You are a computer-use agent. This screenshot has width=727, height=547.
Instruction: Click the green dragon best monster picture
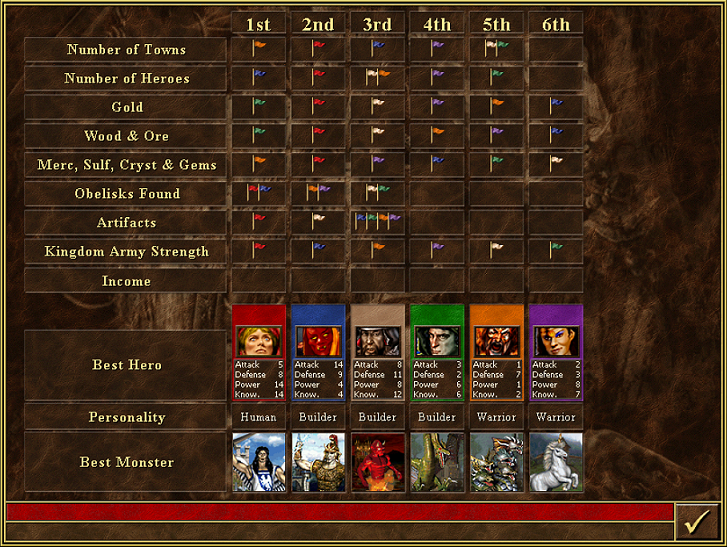(x=438, y=462)
